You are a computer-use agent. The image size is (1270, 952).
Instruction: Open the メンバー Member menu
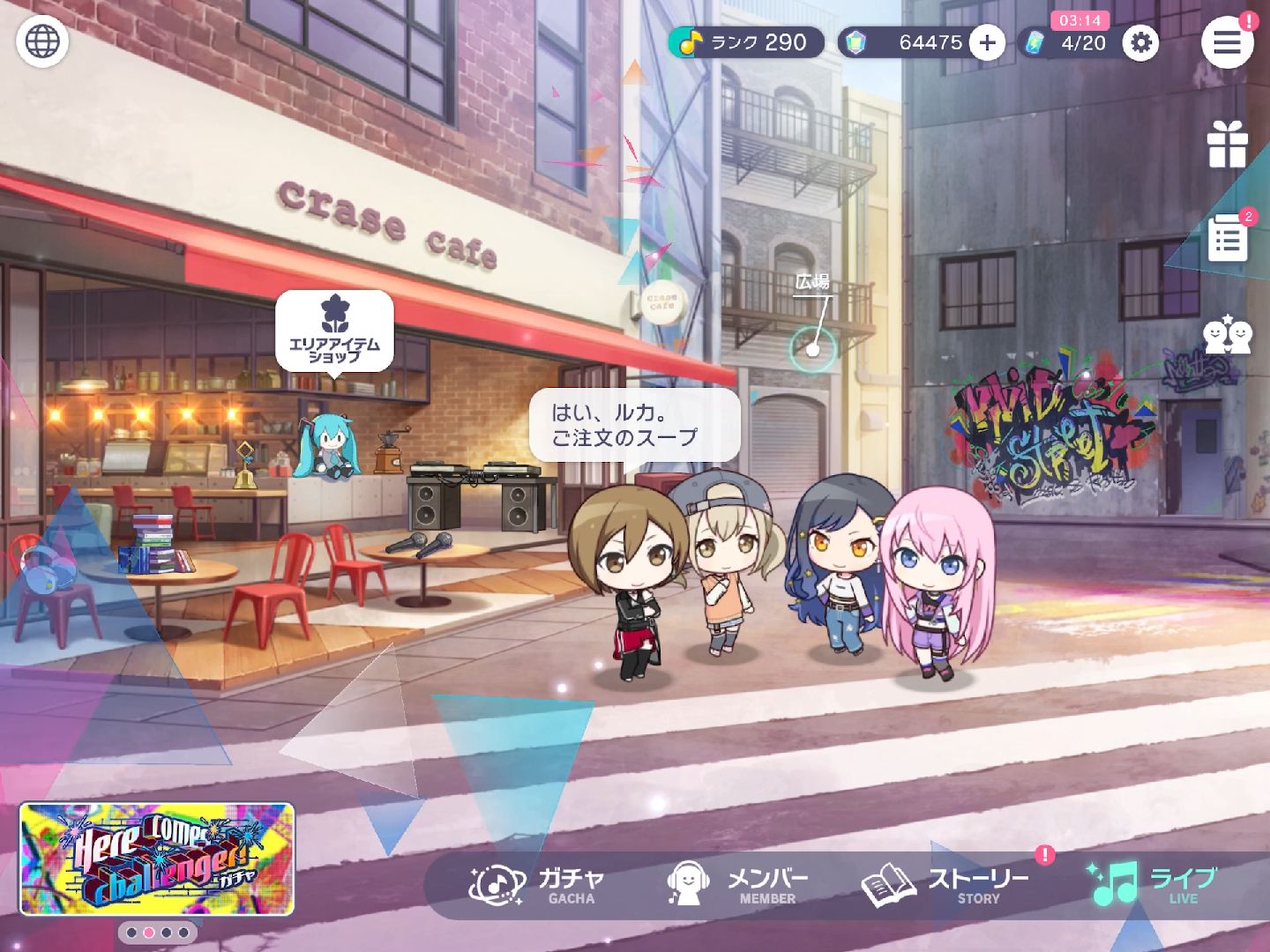(737, 884)
